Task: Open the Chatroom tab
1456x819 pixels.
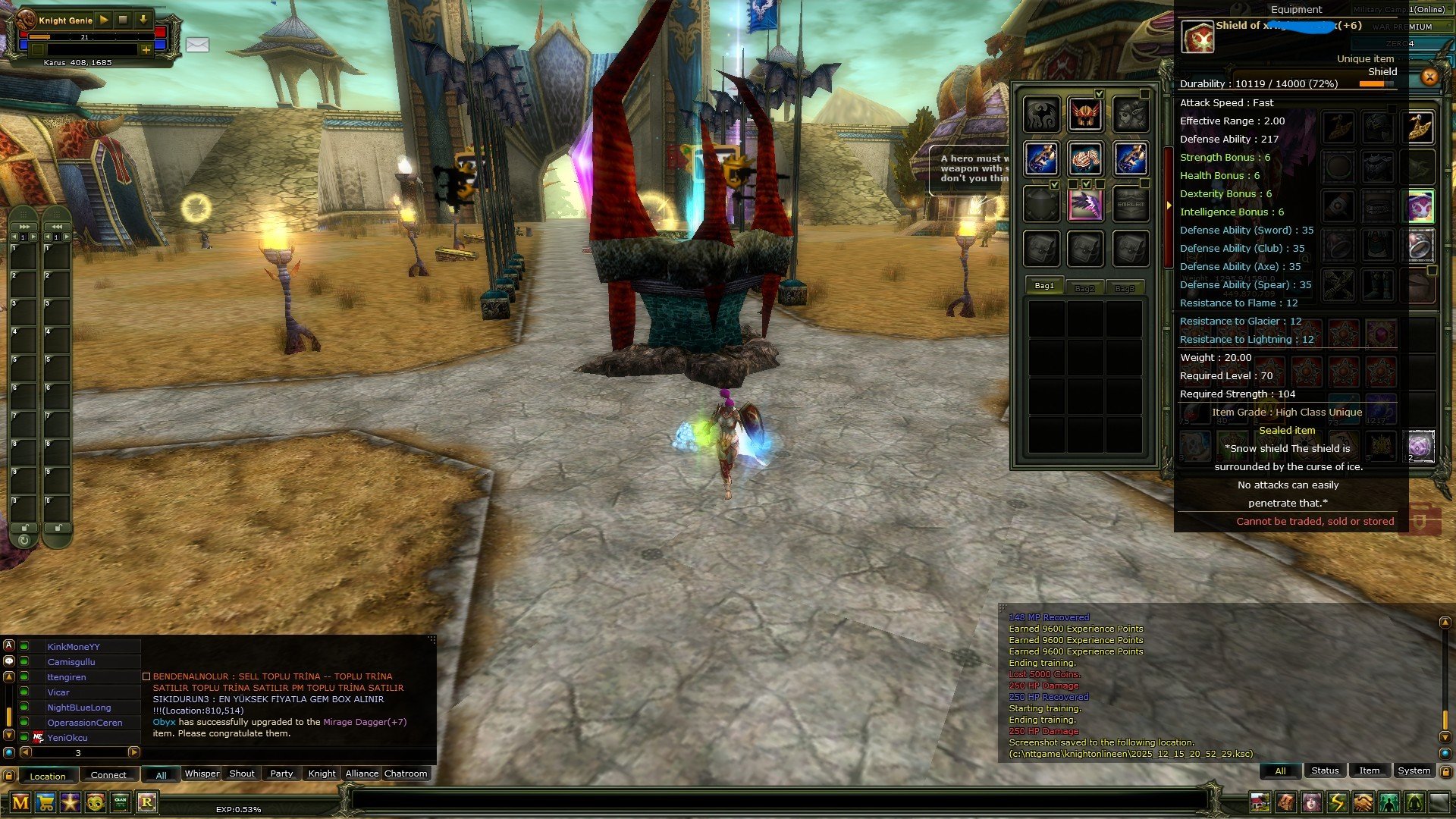Action: (x=406, y=773)
